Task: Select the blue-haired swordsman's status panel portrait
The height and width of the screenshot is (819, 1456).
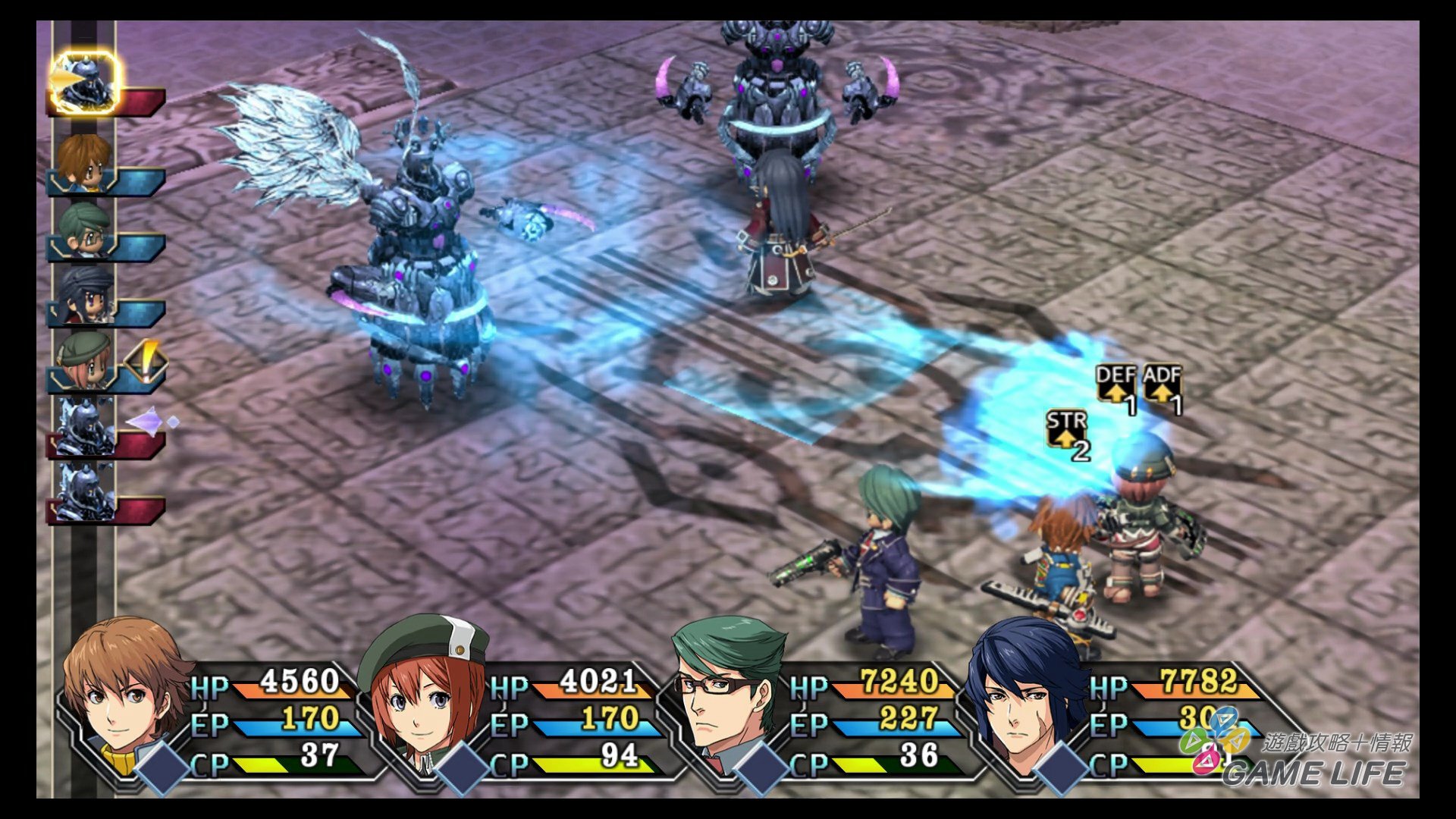Action: [x=1024, y=694]
